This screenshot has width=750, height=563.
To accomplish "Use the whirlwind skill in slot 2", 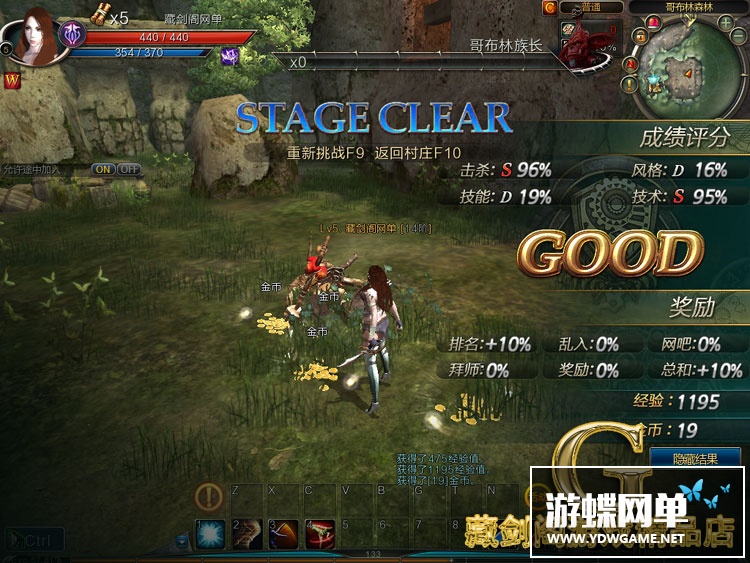I will (247, 534).
